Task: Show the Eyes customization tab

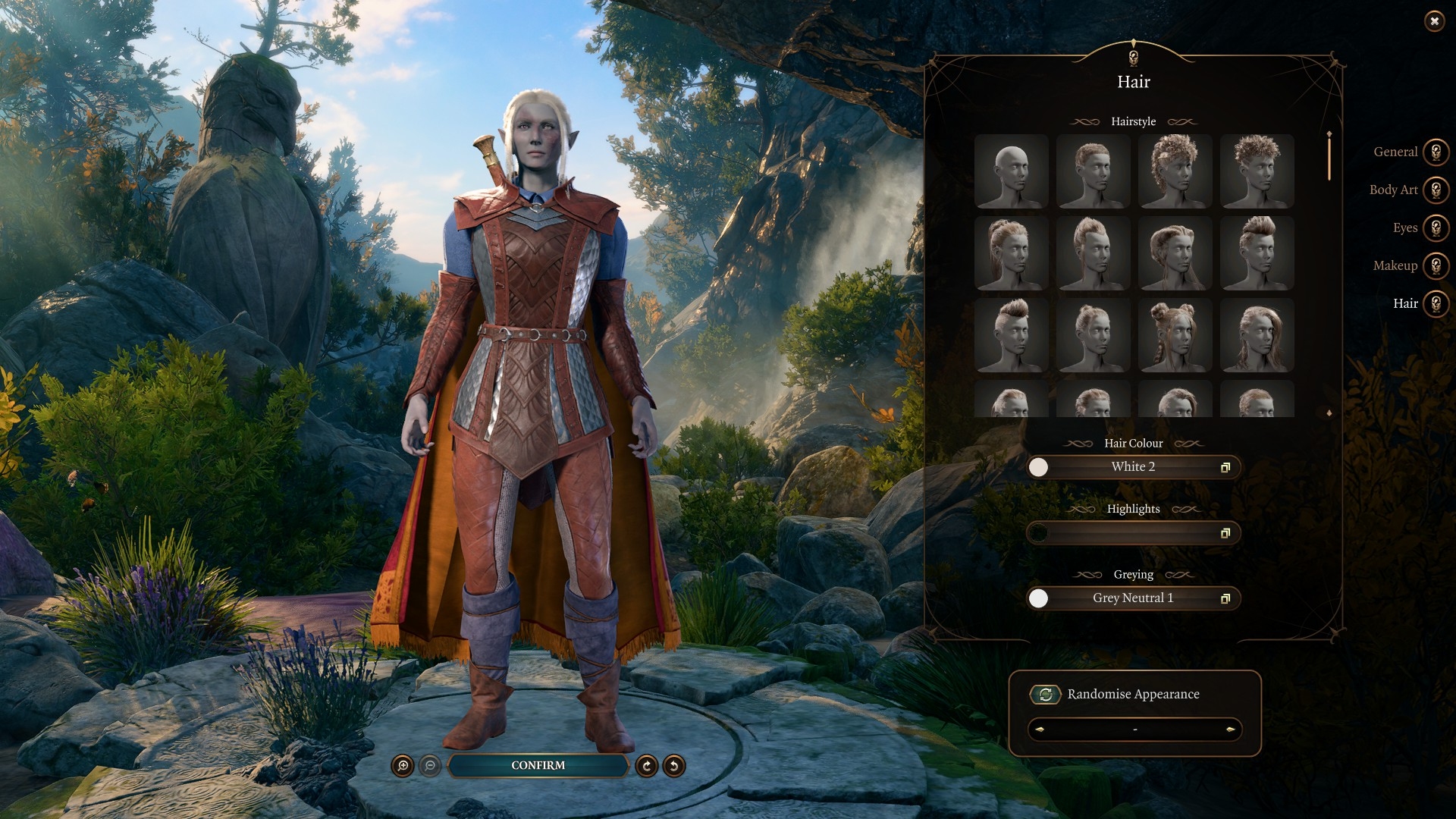Action: coord(1436,228)
